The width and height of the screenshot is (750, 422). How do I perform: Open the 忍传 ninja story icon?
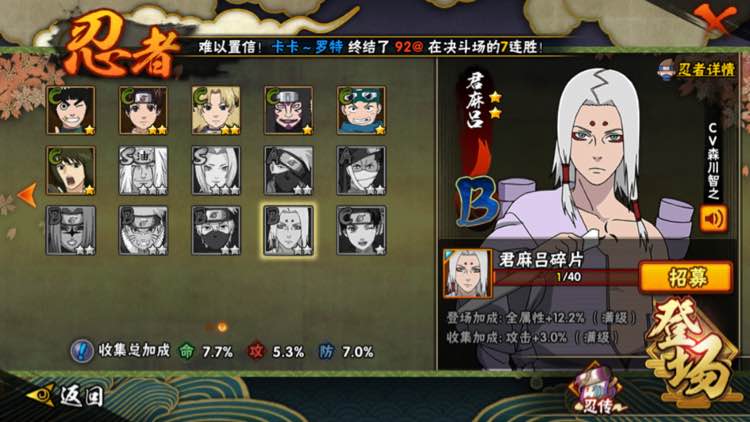594,394
